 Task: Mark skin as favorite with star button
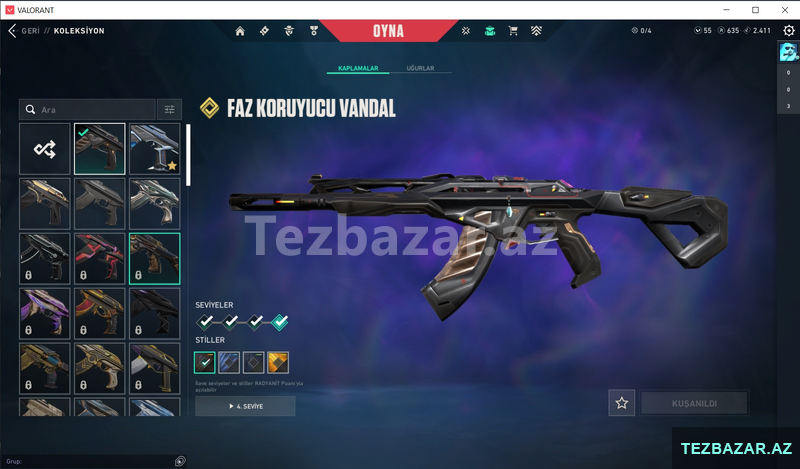(622, 403)
